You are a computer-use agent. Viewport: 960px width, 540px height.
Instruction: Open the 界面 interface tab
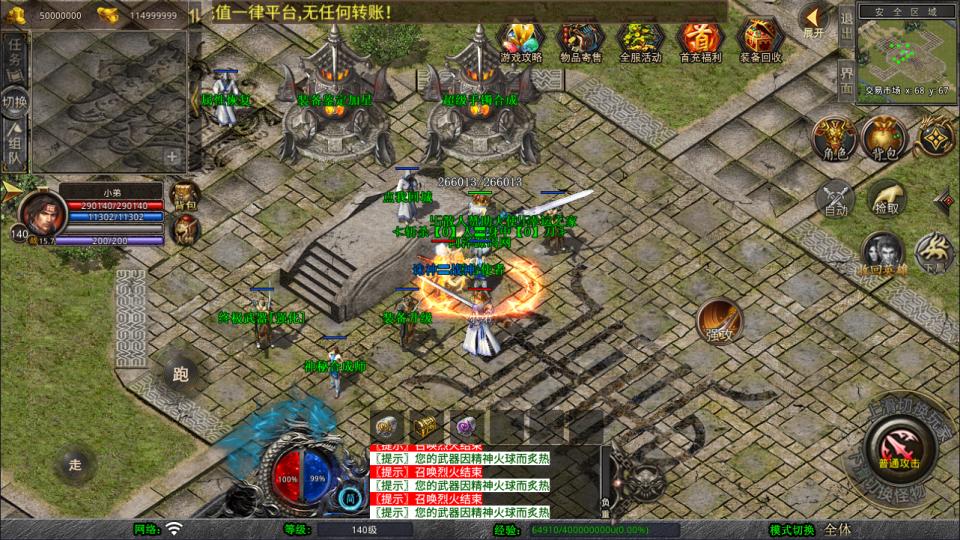(x=846, y=78)
